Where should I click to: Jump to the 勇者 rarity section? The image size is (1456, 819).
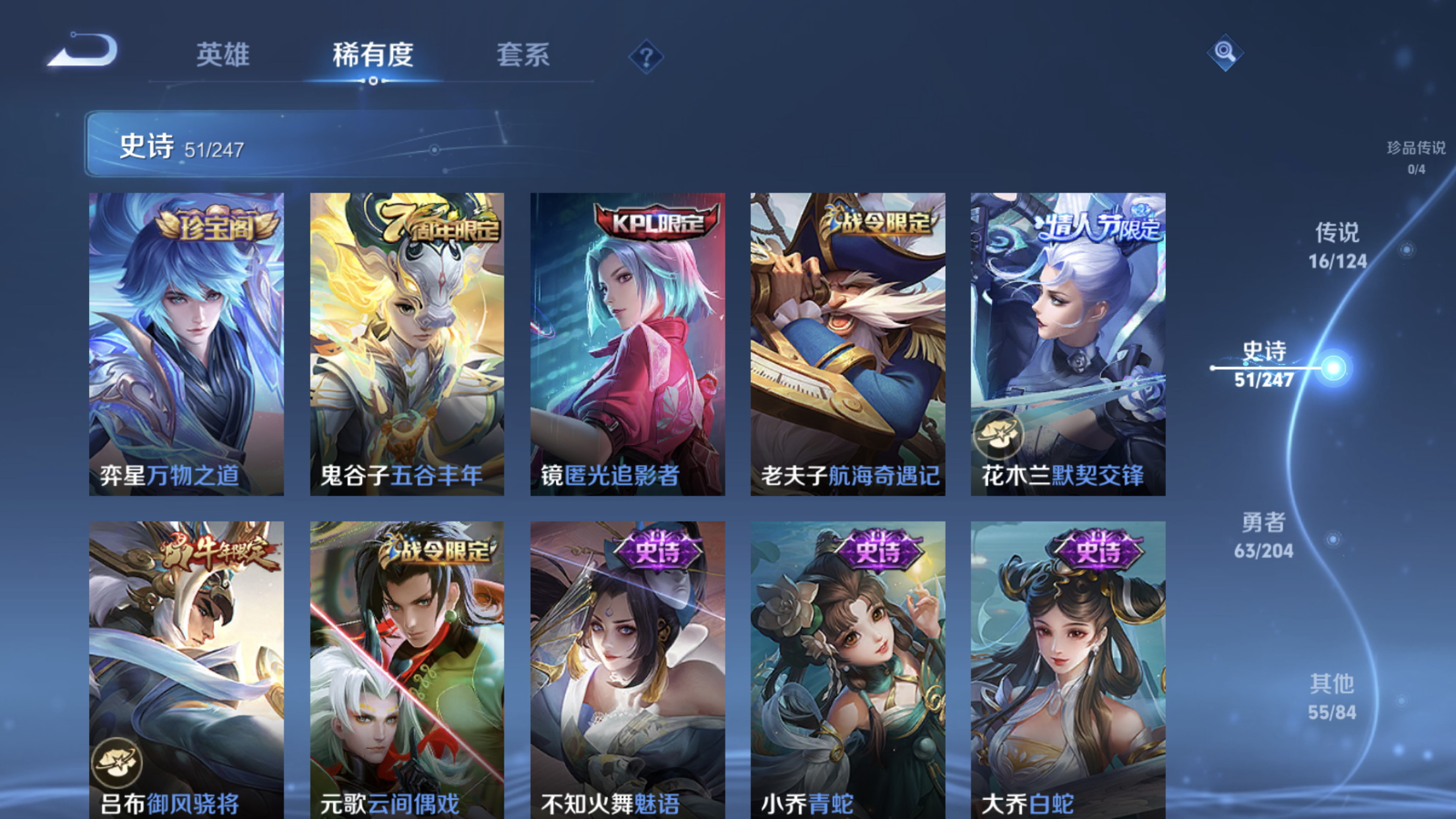pyautogui.click(x=1263, y=535)
